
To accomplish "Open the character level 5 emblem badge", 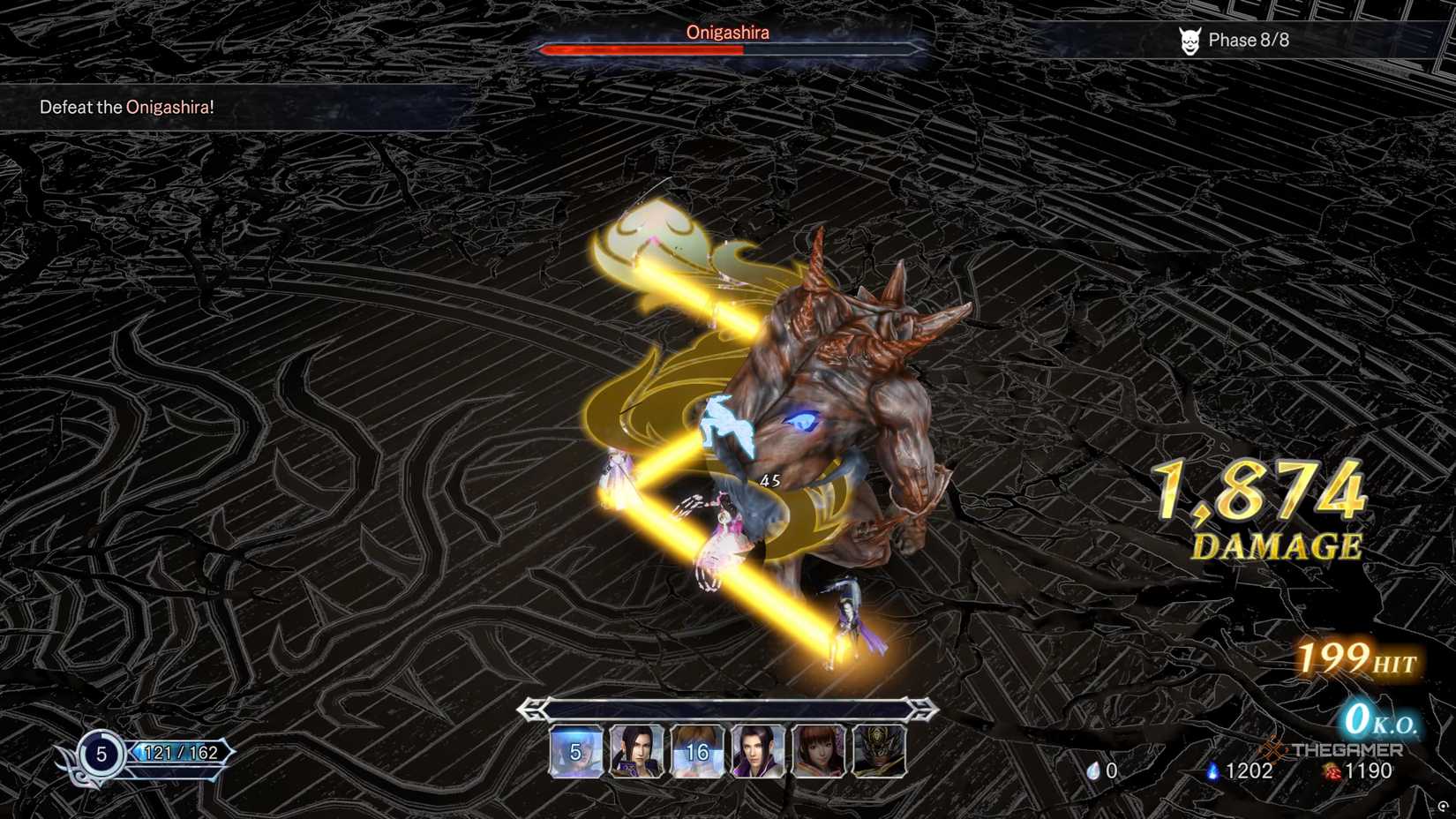I will [x=100, y=755].
